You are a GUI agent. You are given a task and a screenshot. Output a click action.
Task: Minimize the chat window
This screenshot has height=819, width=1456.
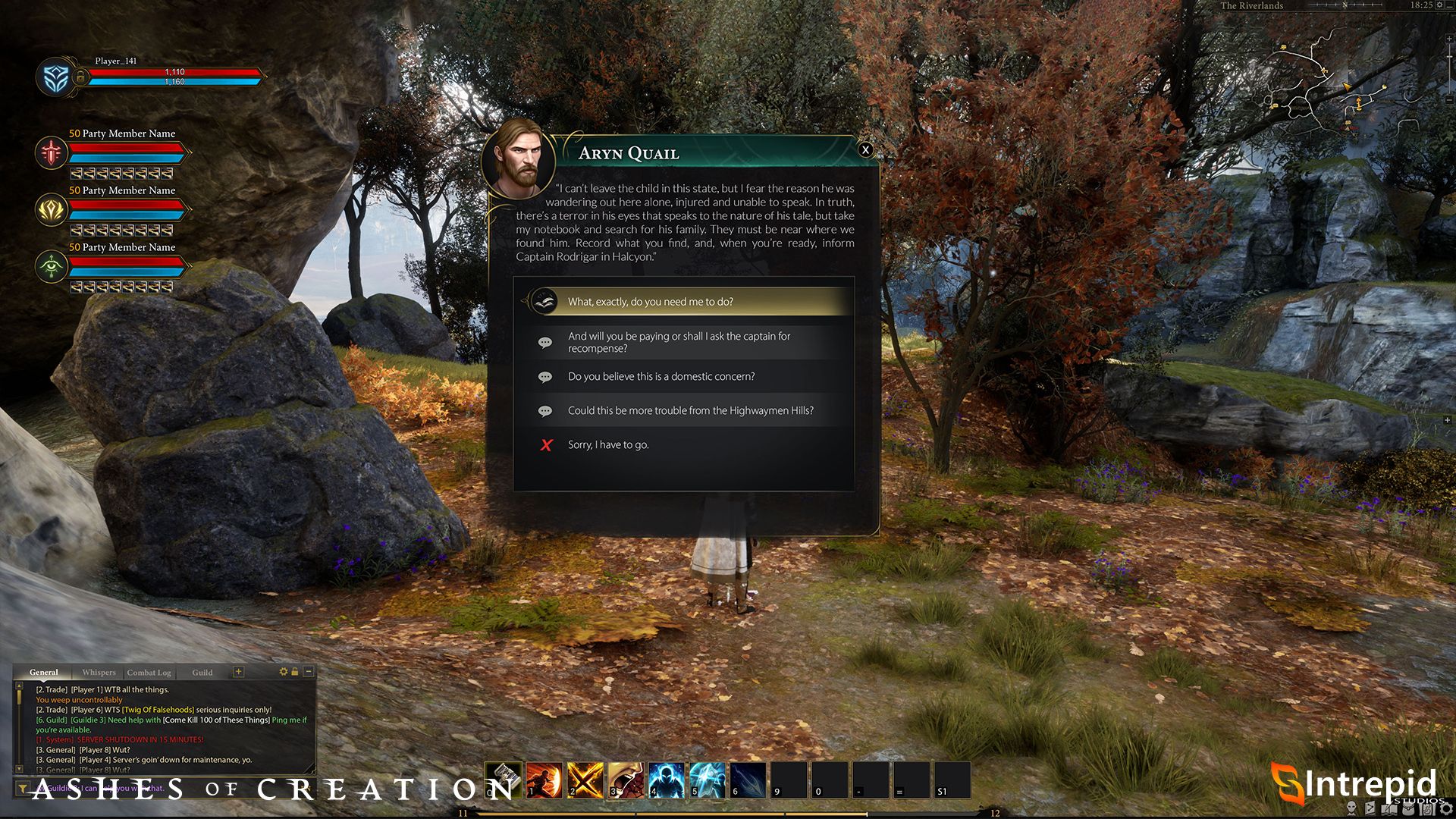pyautogui.click(x=309, y=672)
